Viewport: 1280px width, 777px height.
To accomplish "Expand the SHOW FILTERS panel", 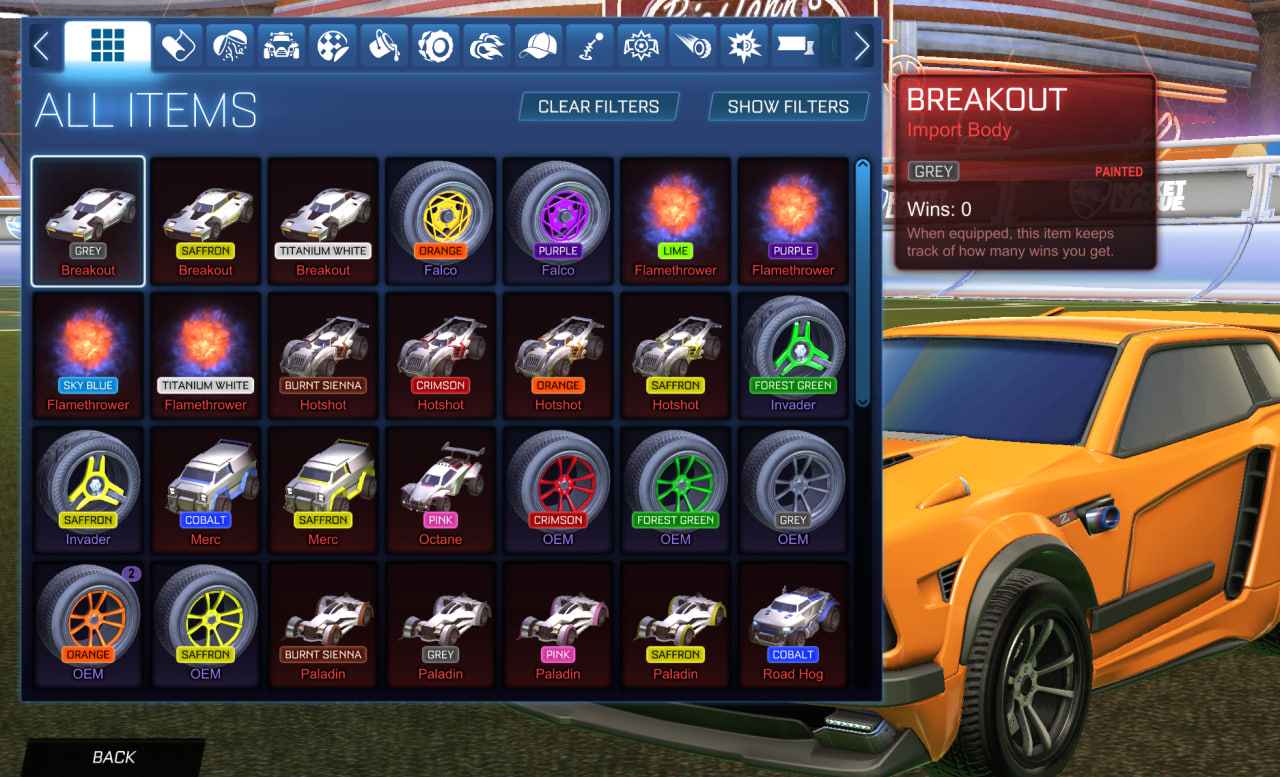I will pyautogui.click(x=788, y=106).
